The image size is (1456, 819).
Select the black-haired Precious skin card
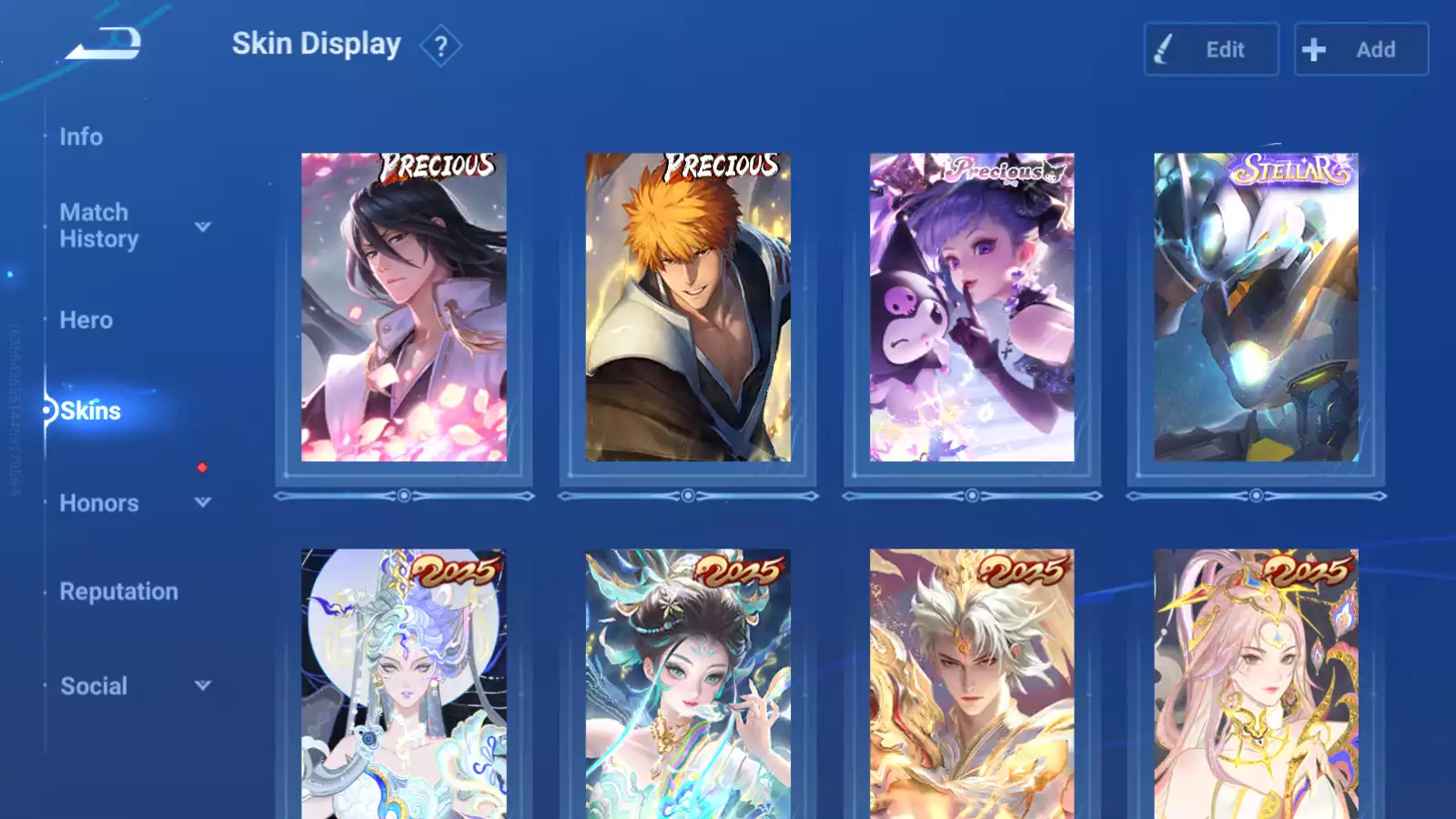(x=404, y=308)
